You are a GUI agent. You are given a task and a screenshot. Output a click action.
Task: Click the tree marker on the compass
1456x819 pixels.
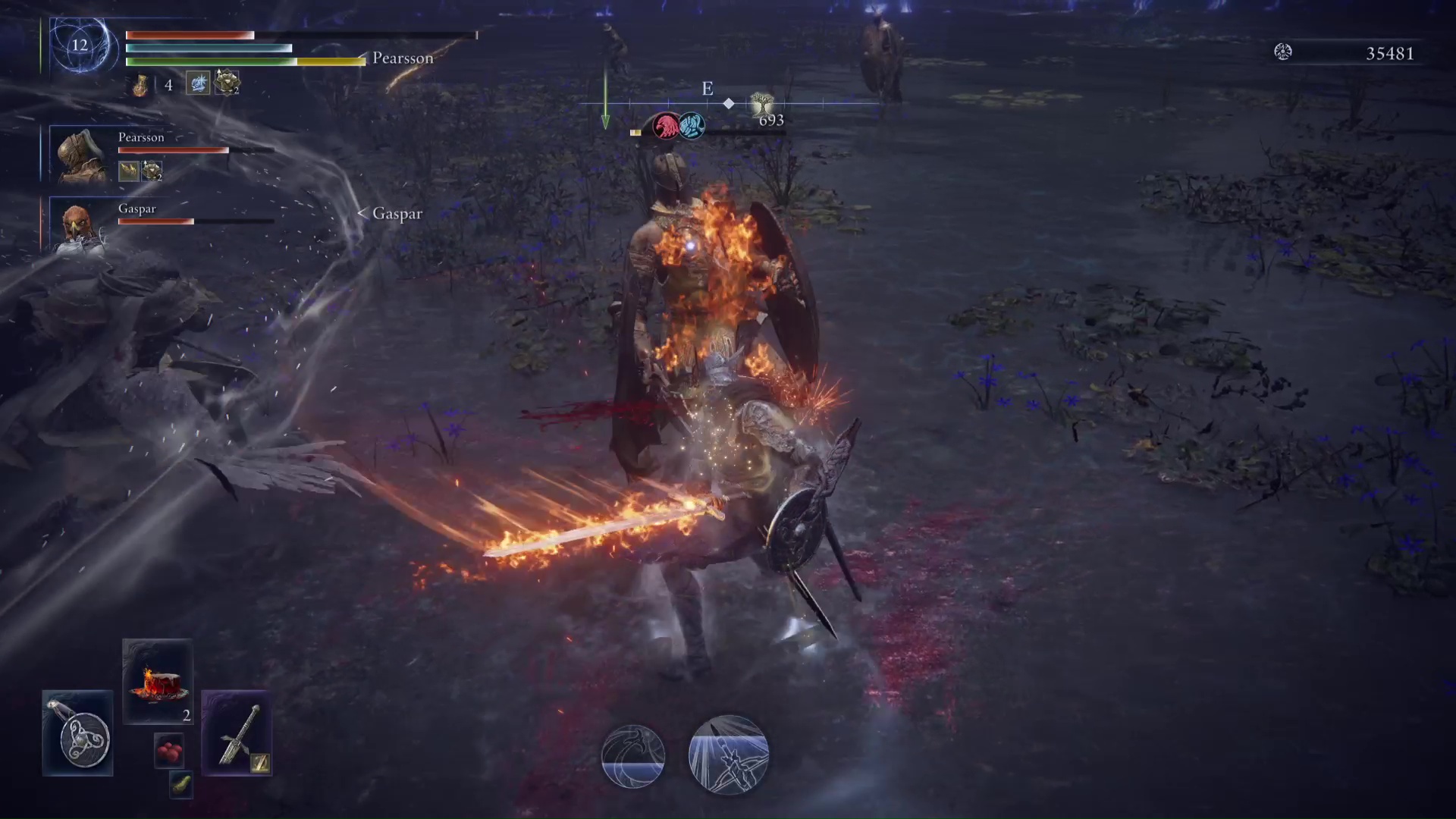[x=761, y=105]
